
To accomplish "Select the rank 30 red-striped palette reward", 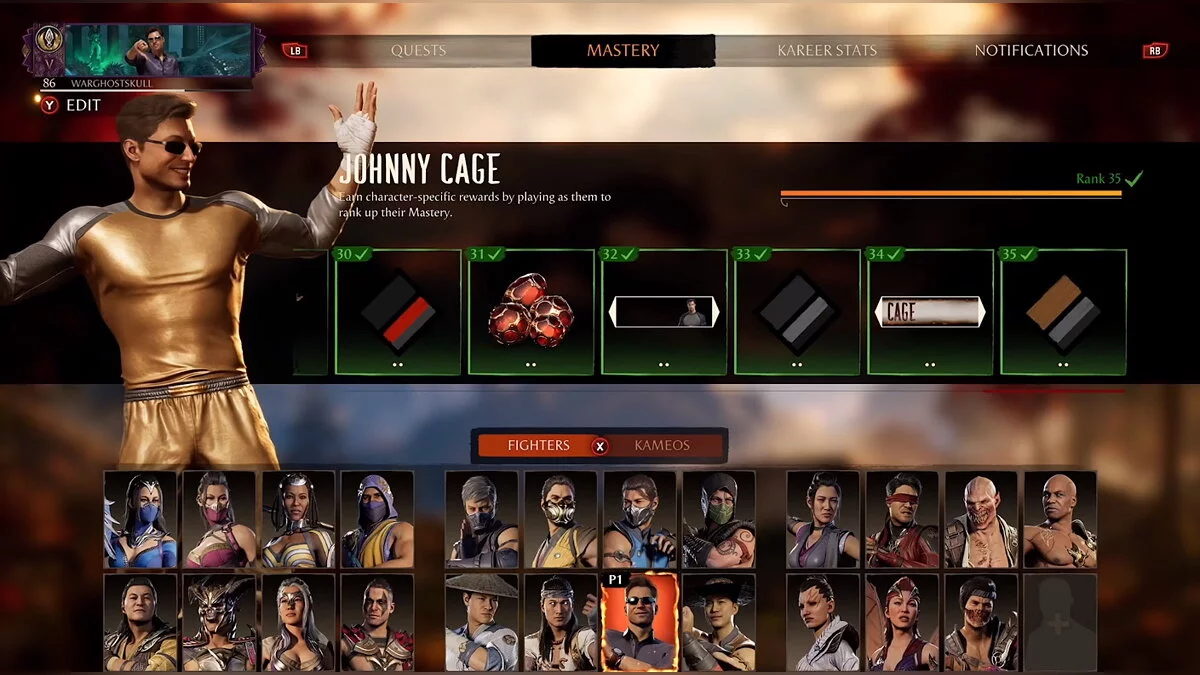I will pyautogui.click(x=397, y=312).
